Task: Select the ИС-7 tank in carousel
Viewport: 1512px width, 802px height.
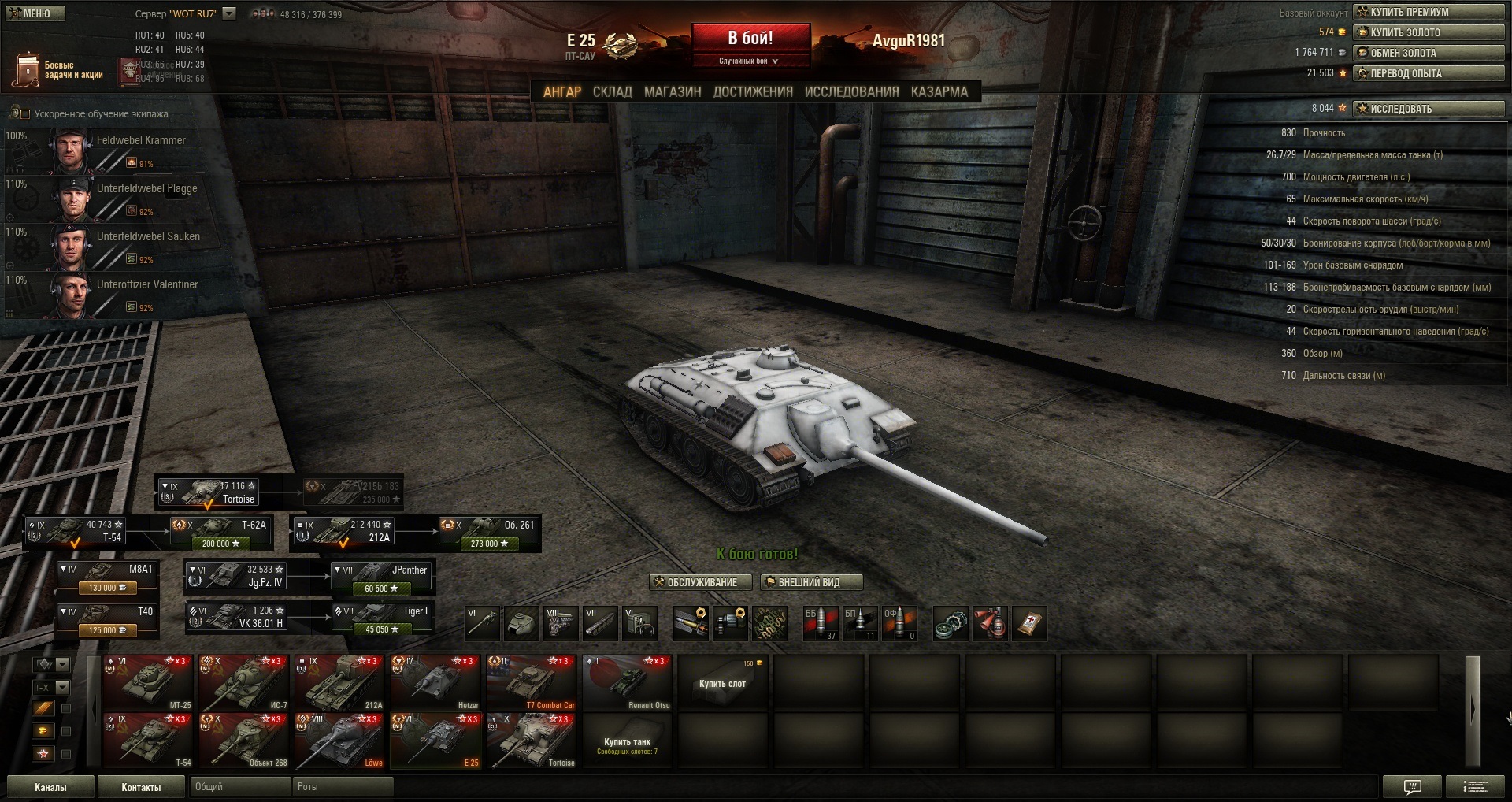Action: tap(243, 683)
